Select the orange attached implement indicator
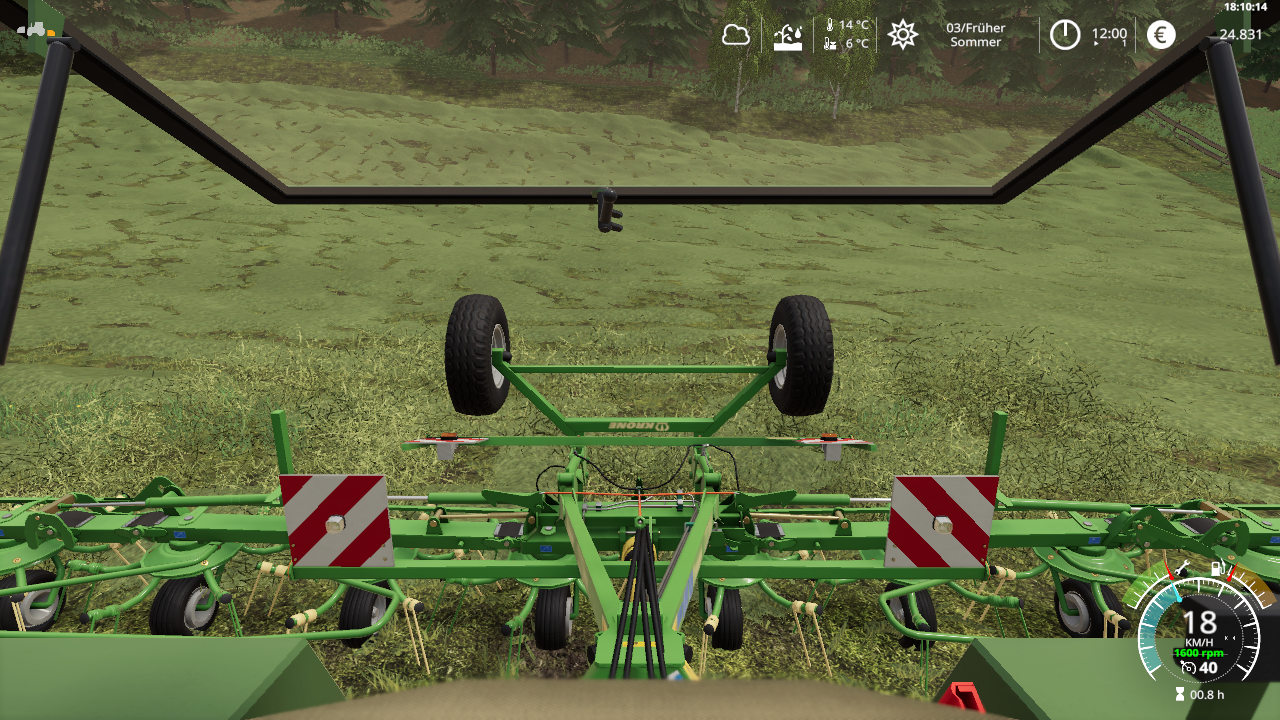This screenshot has width=1280, height=720. click(50, 32)
